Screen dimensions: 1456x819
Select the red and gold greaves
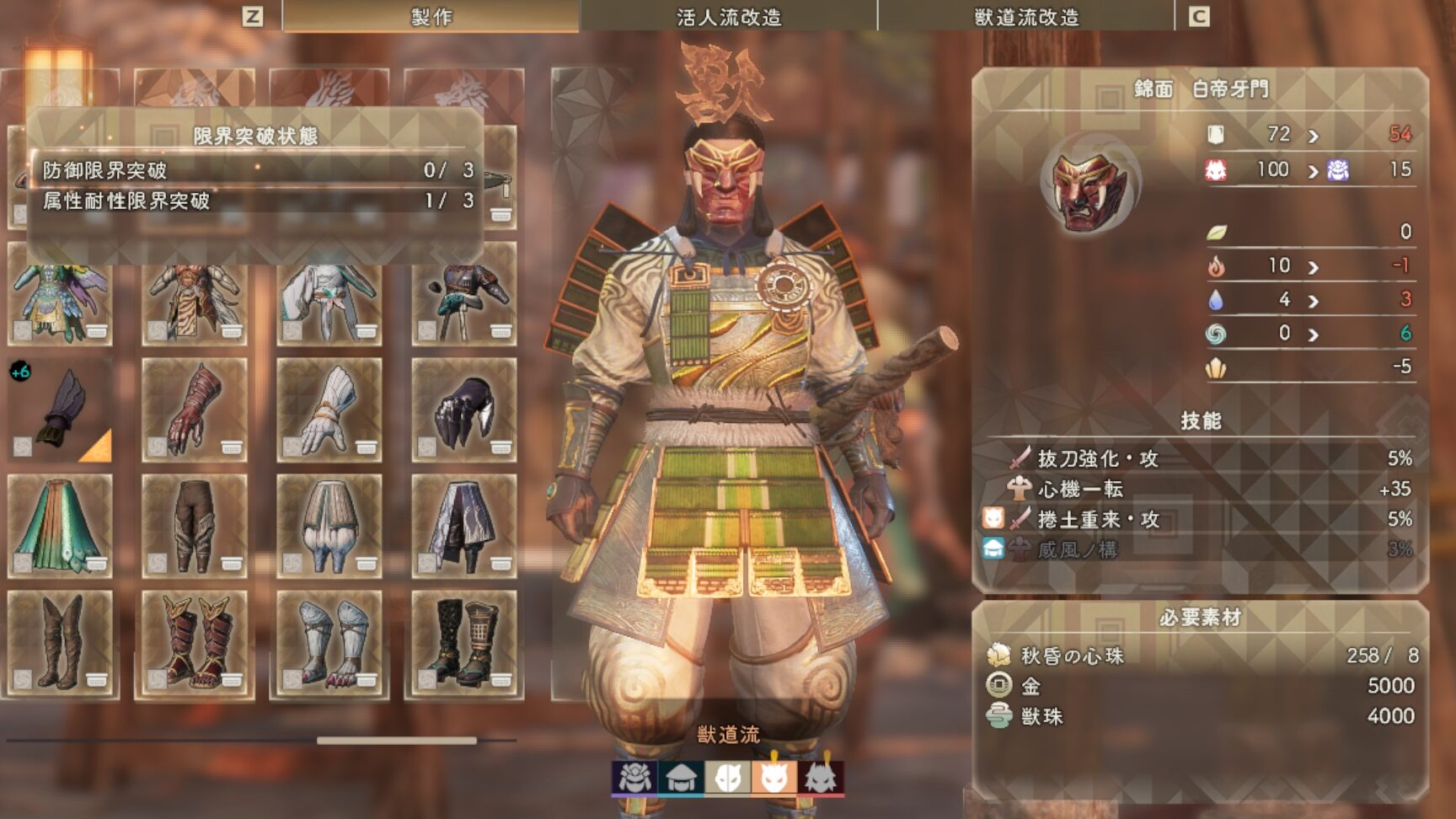coord(195,642)
